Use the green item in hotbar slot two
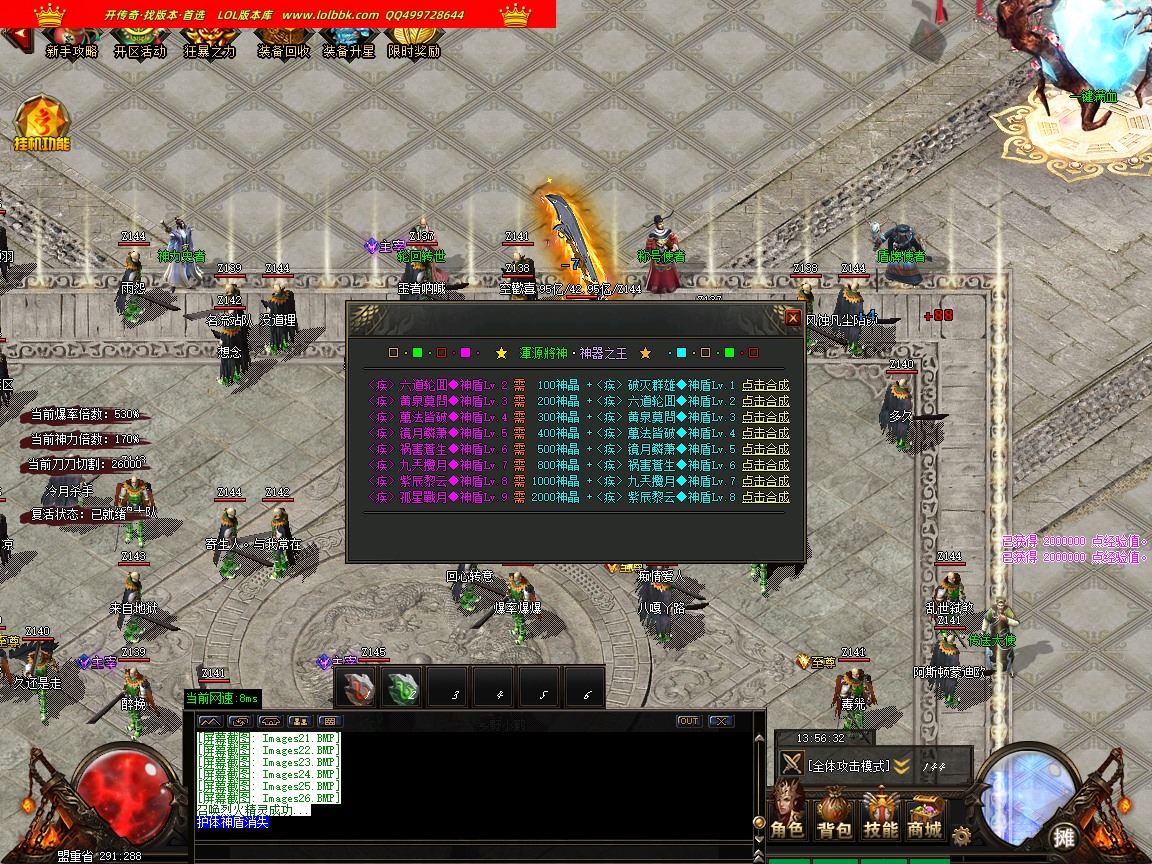 click(x=403, y=689)
